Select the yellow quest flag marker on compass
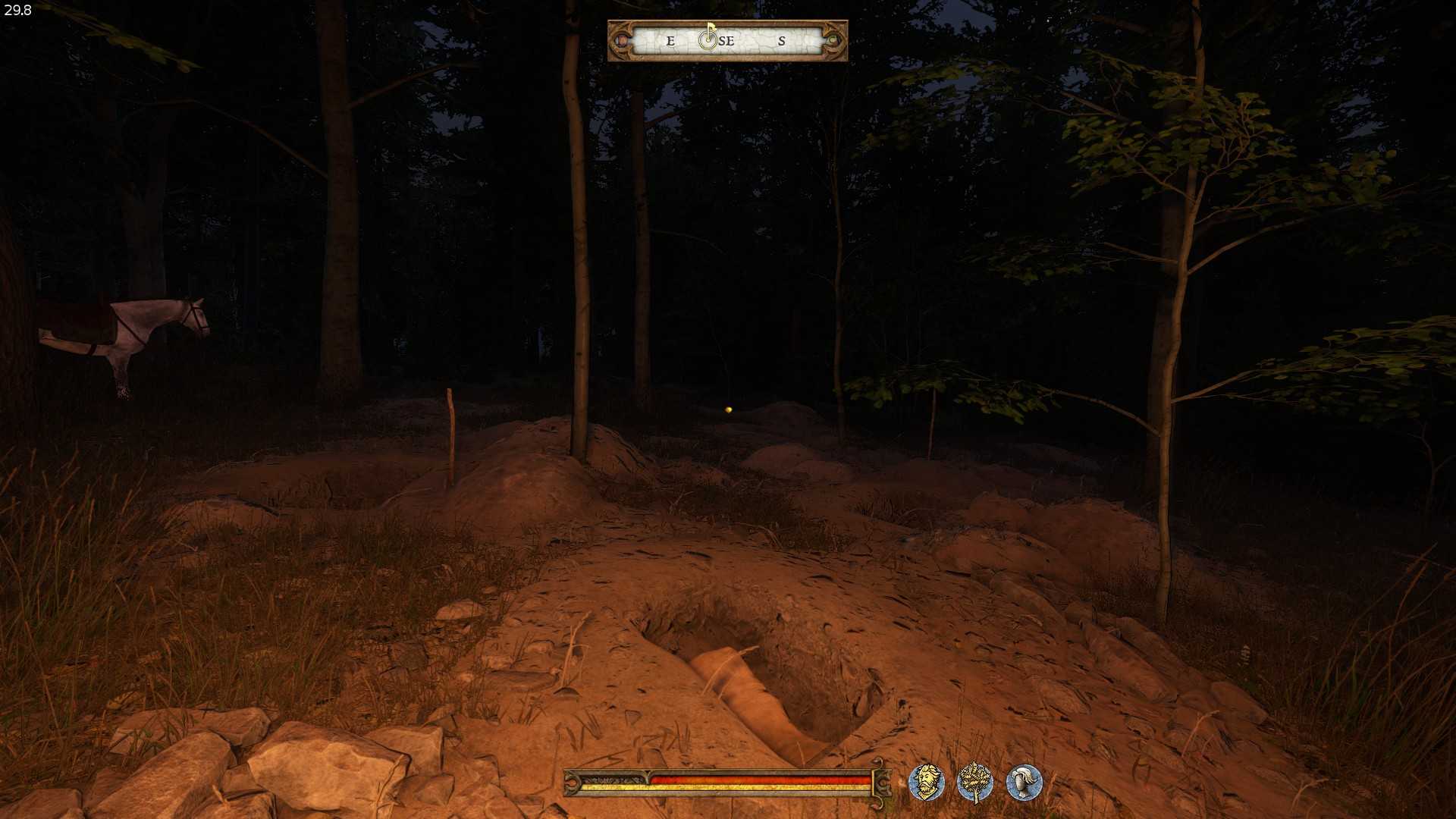Image resolution: width=1456 pixels, height=819 pixels. pos(711,28)
